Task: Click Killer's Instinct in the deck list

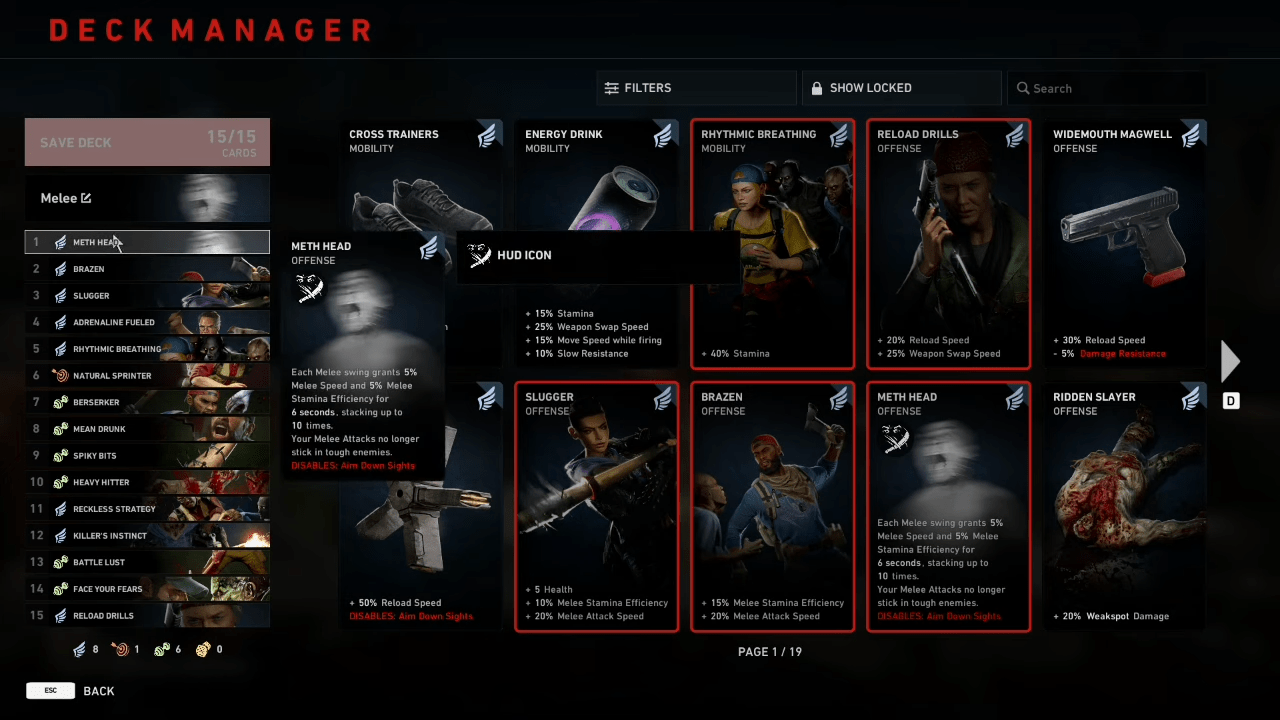Action: 147,536
